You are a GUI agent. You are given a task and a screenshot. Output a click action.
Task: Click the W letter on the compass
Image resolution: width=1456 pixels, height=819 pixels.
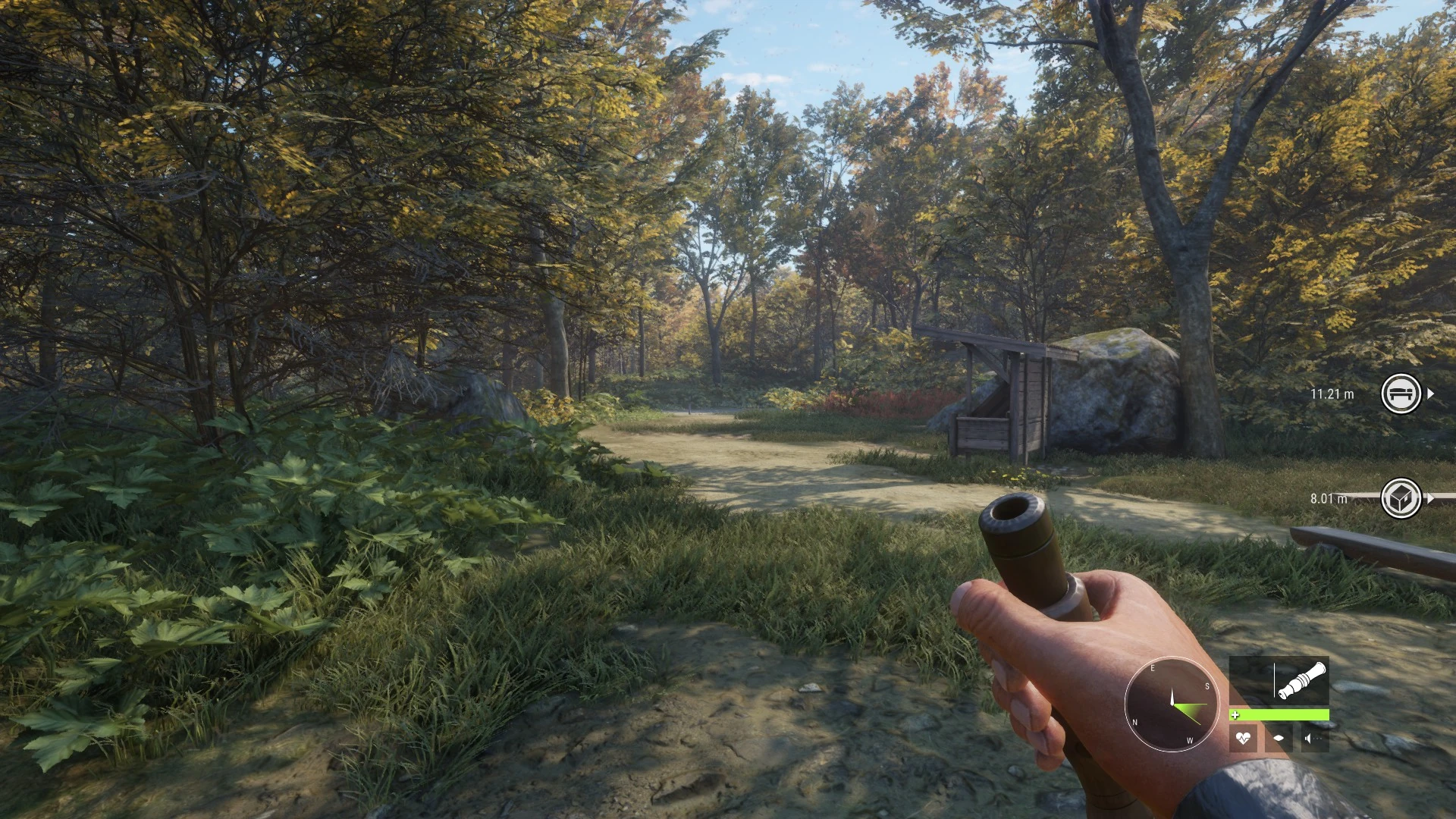coord(1191,740)
